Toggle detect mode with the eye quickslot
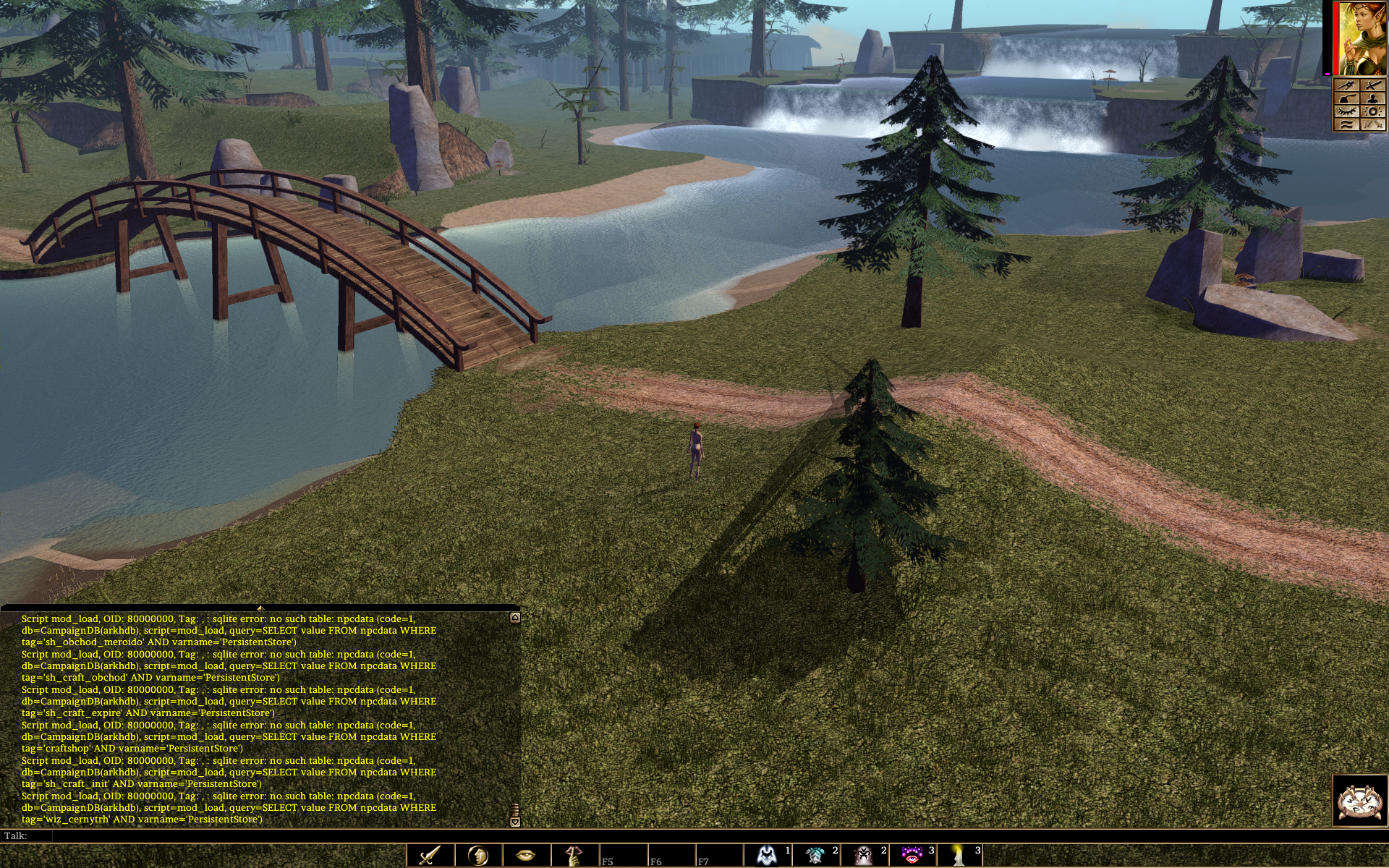The image size is (1389, 868). point(524,855)
